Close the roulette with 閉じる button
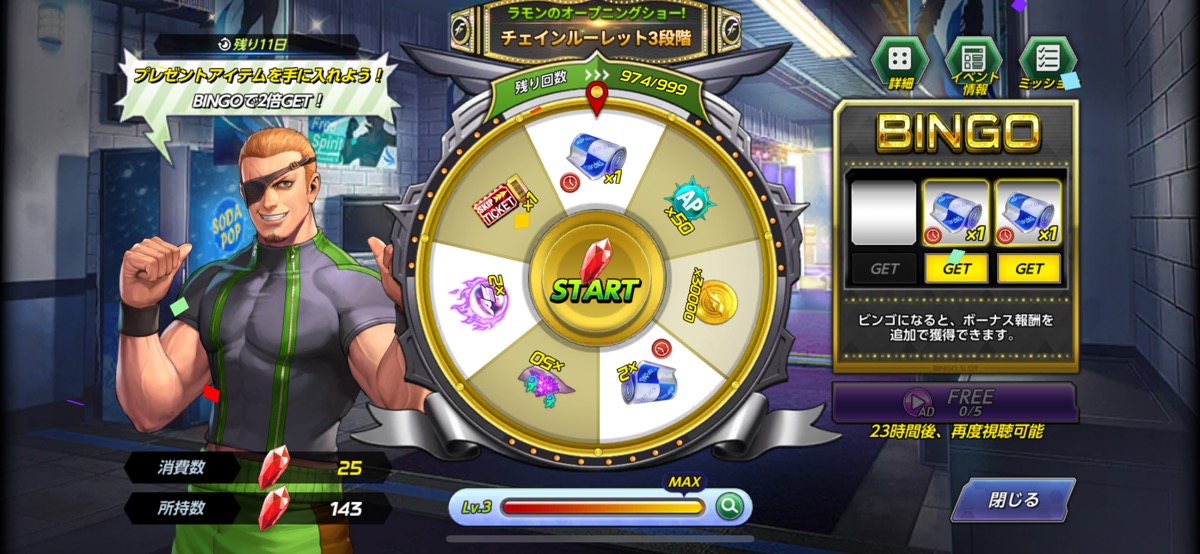This screenshot has width=1200, height=554. tap(1012, 500)
